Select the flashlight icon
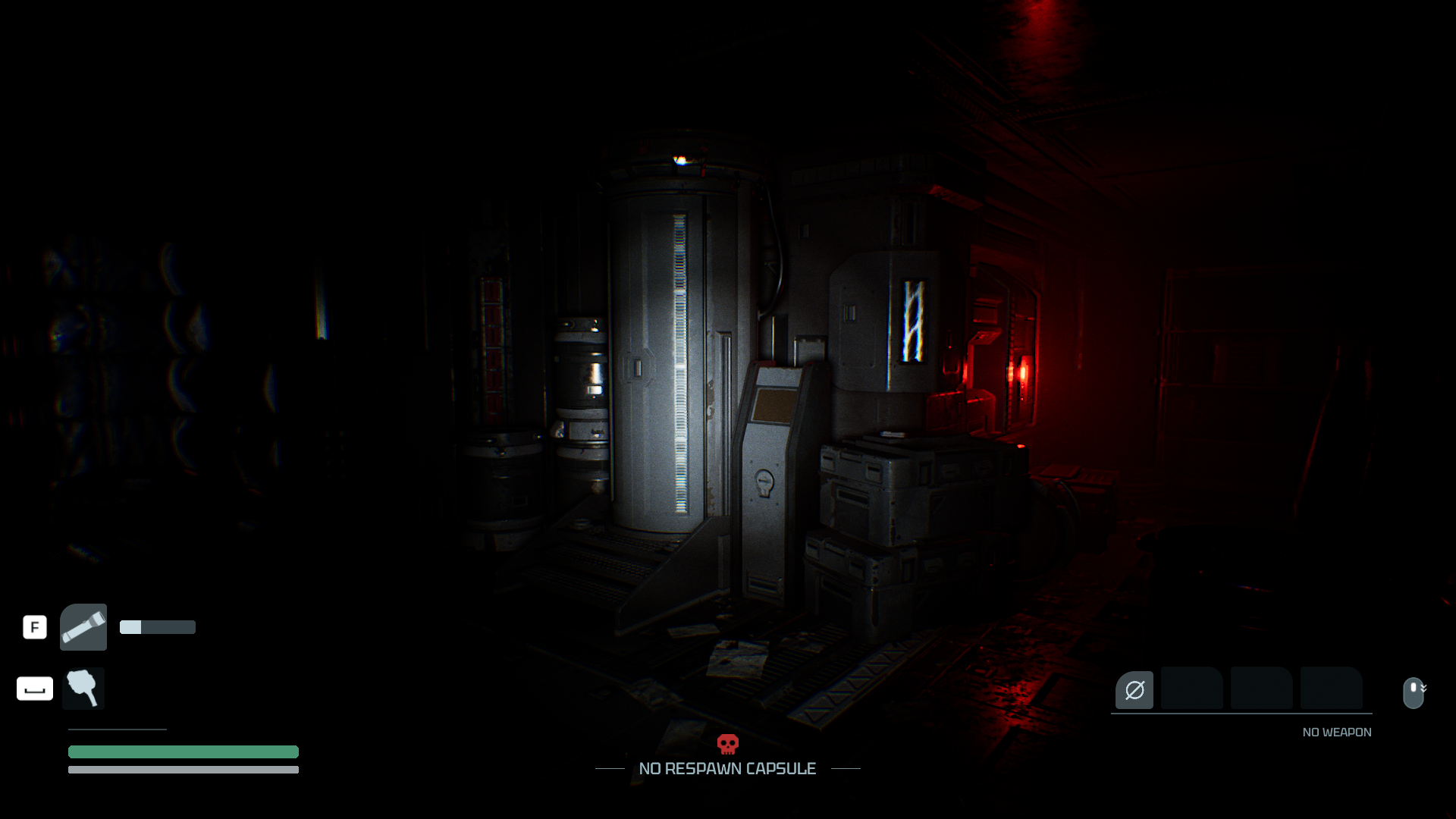Image resolution: width=1456 pixels, height=819 pixels. pyautogui.click(x=83, y=627)
